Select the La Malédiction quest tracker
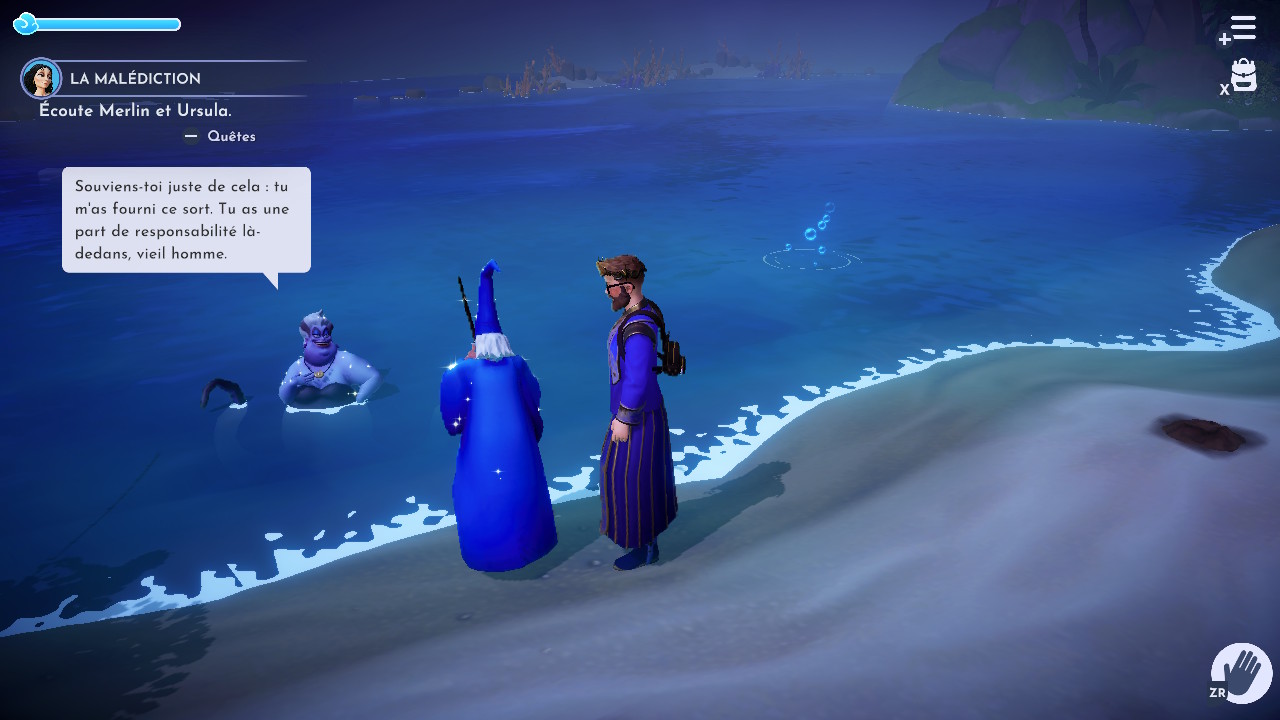Screen dimensions: 1280x720 pyautogui.click(x=135, y=79)
